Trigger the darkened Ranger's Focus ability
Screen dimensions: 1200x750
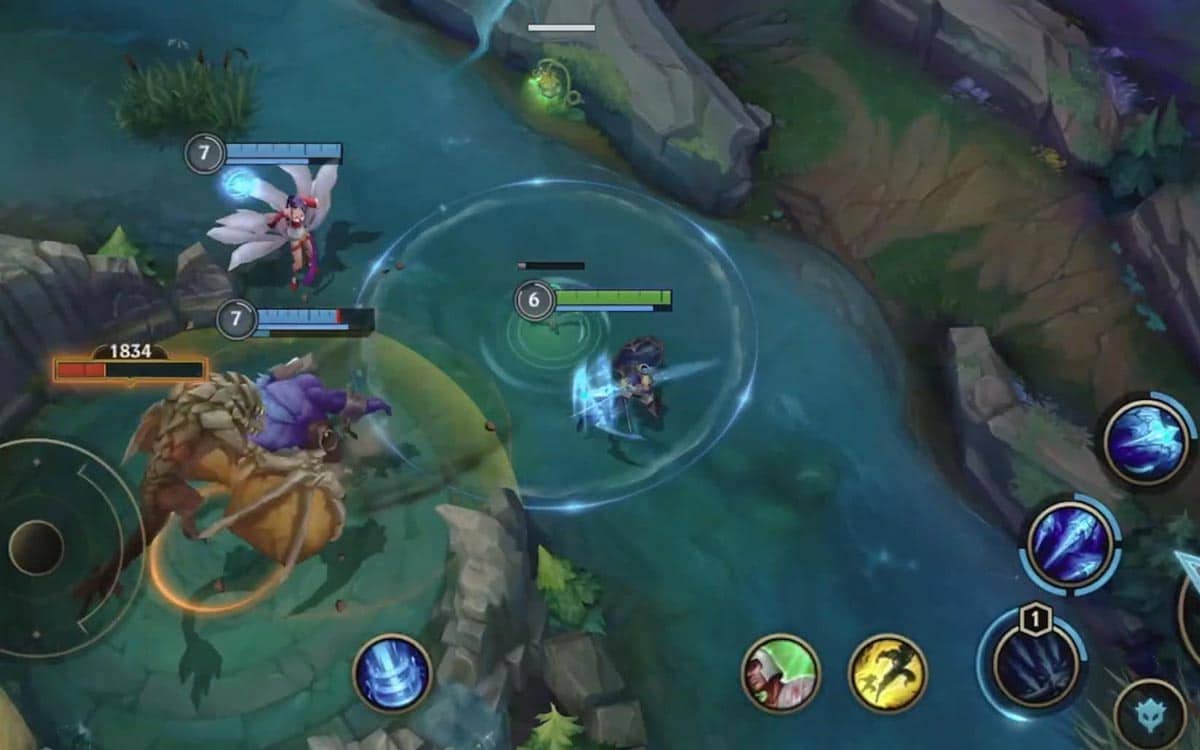click(x=1035, y=662)
